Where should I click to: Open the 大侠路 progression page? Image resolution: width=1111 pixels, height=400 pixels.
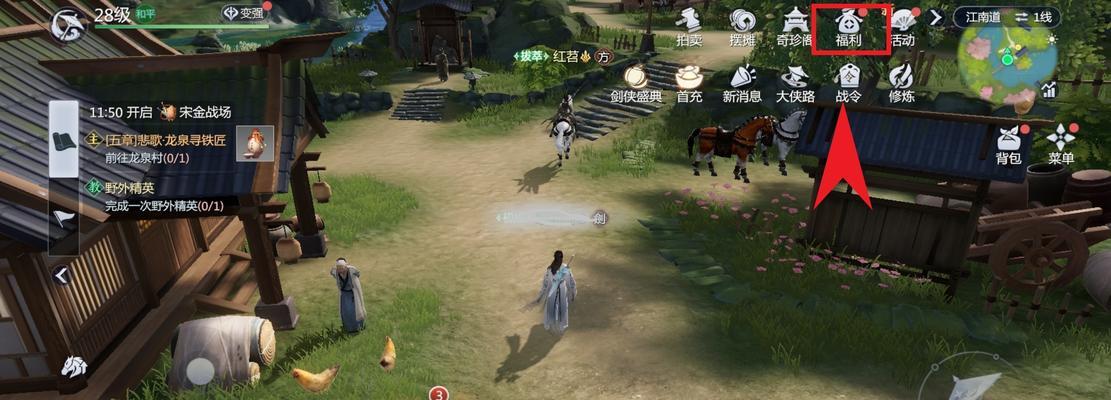coord(795,83)
